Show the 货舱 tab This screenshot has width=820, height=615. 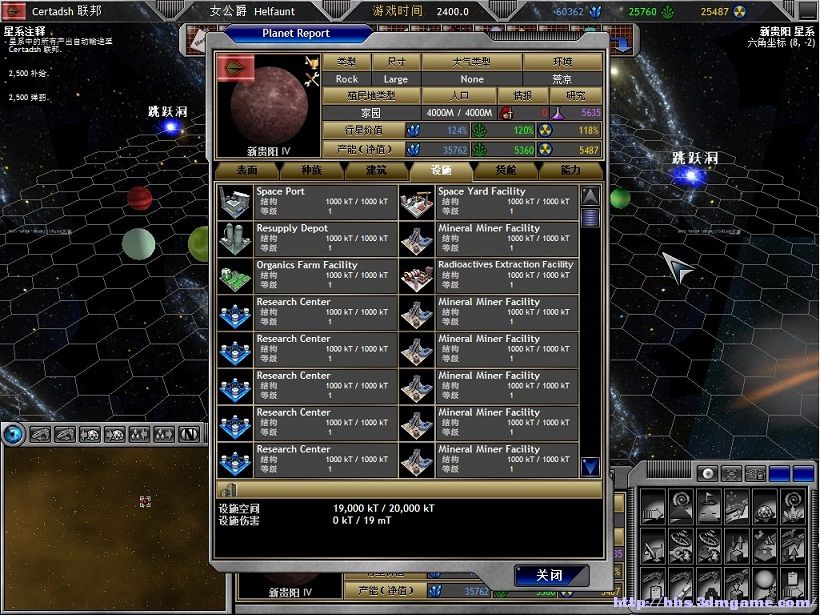pos(505,171)
